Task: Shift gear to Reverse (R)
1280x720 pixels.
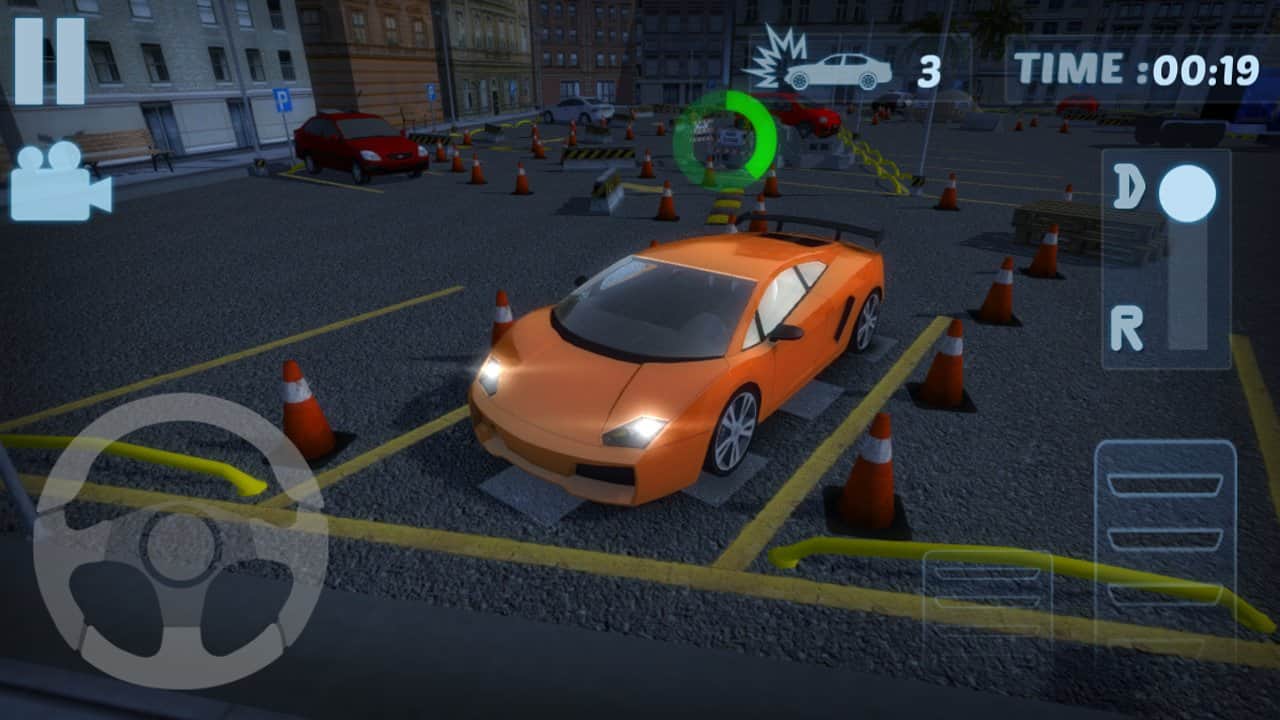Action: coord(1128,329)
